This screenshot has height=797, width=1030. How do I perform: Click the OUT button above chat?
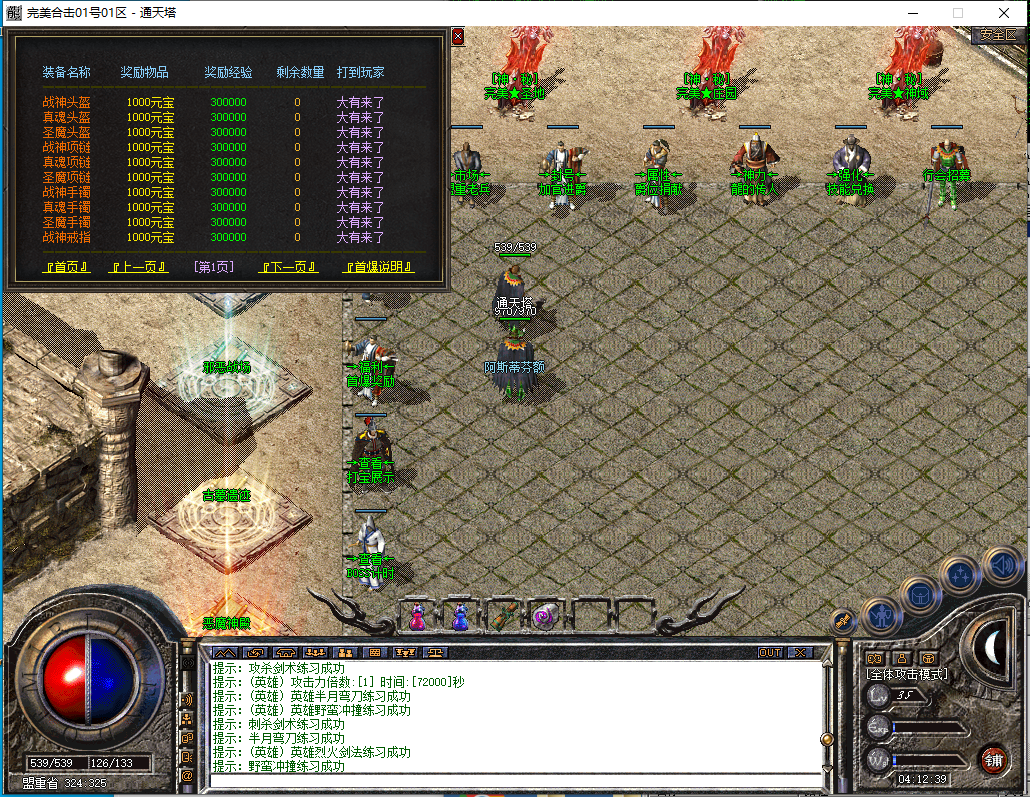tap(769, 652)
